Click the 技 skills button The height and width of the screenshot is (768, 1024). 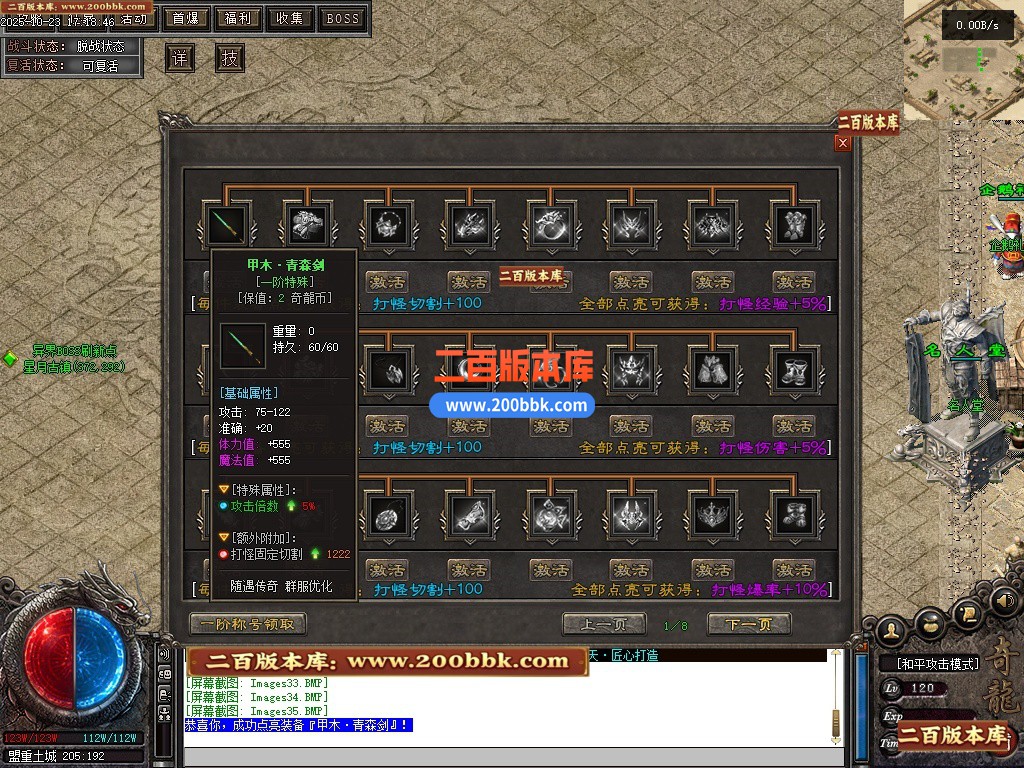pyautogui.click(x=230, y=58)
